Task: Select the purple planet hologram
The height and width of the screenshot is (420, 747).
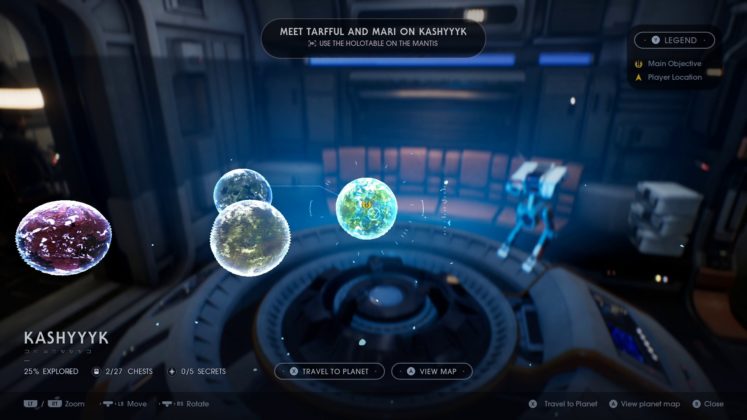Action: click(x=64, y=236)
